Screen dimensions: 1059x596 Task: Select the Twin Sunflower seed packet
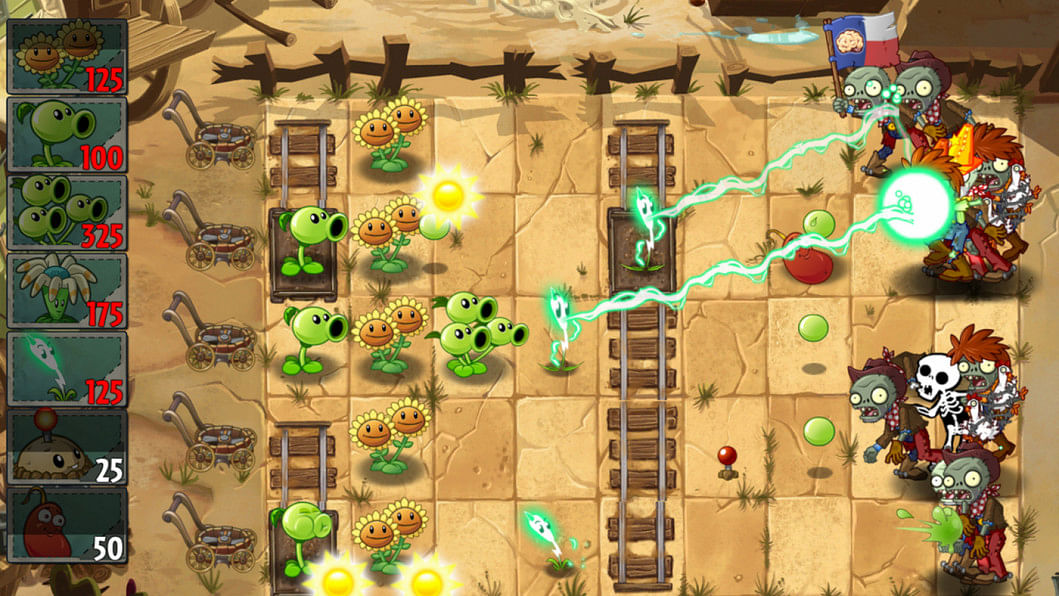pyautogui.click(x=67, y=57)
